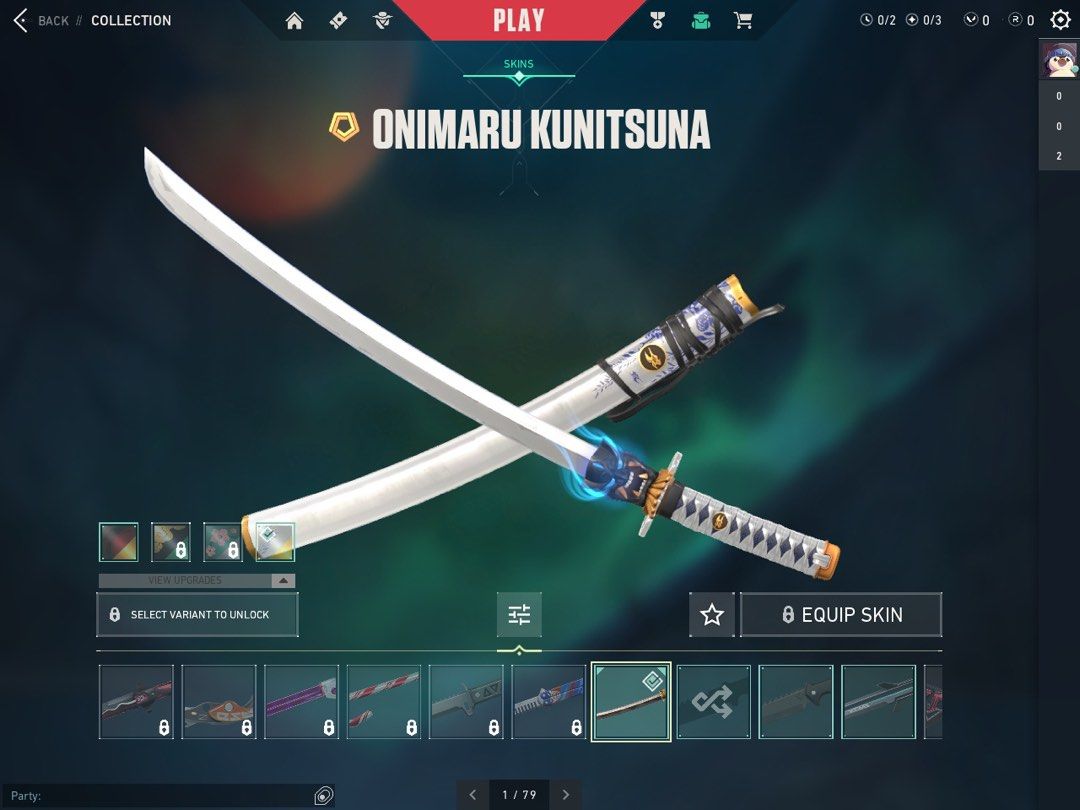The image size is (1080, 810).
Task: Choose the candy cane melee skin
Action: (x=384, y=702)
